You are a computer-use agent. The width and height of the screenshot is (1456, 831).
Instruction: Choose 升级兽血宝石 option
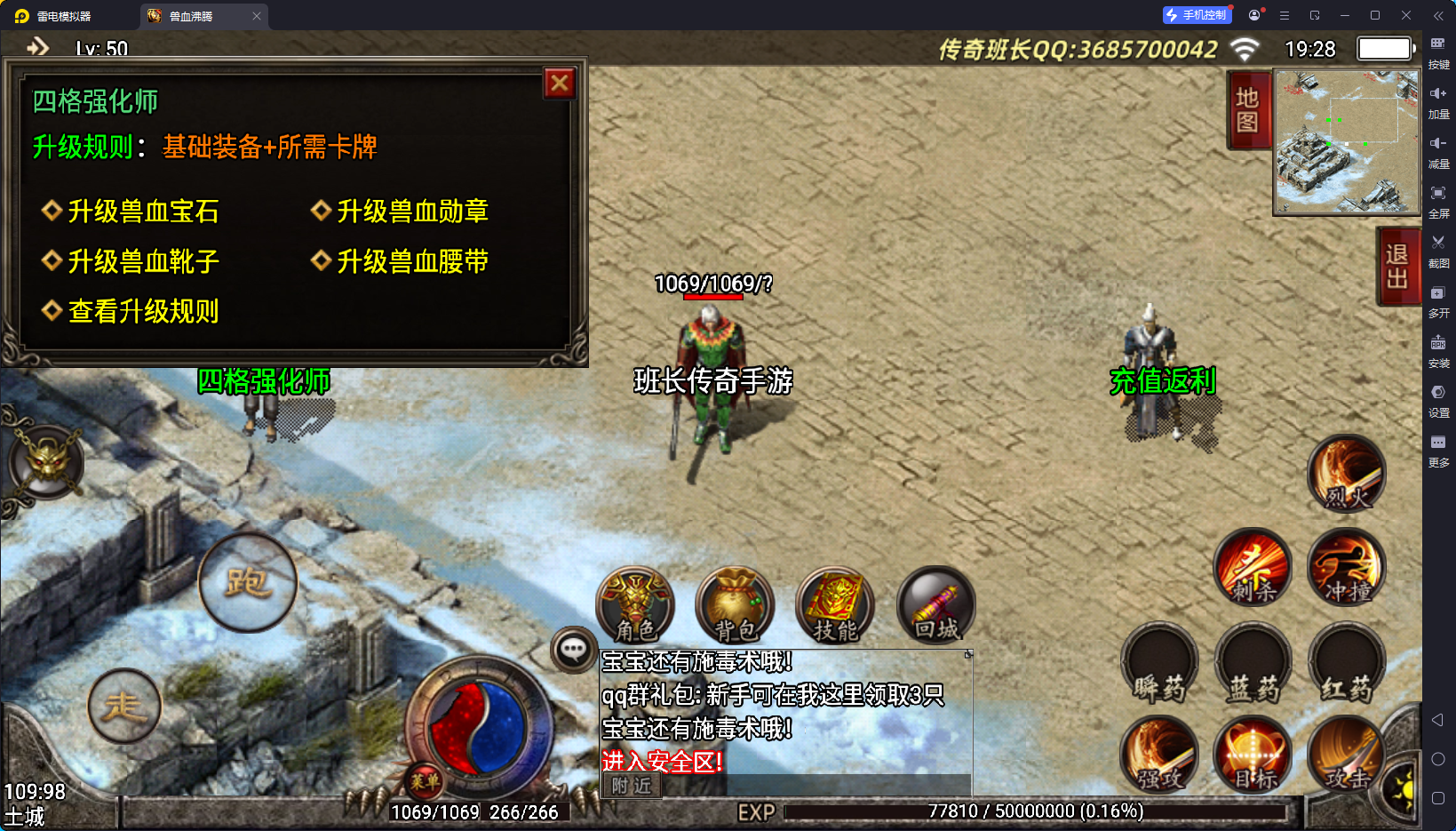click(x=142, y=212)
